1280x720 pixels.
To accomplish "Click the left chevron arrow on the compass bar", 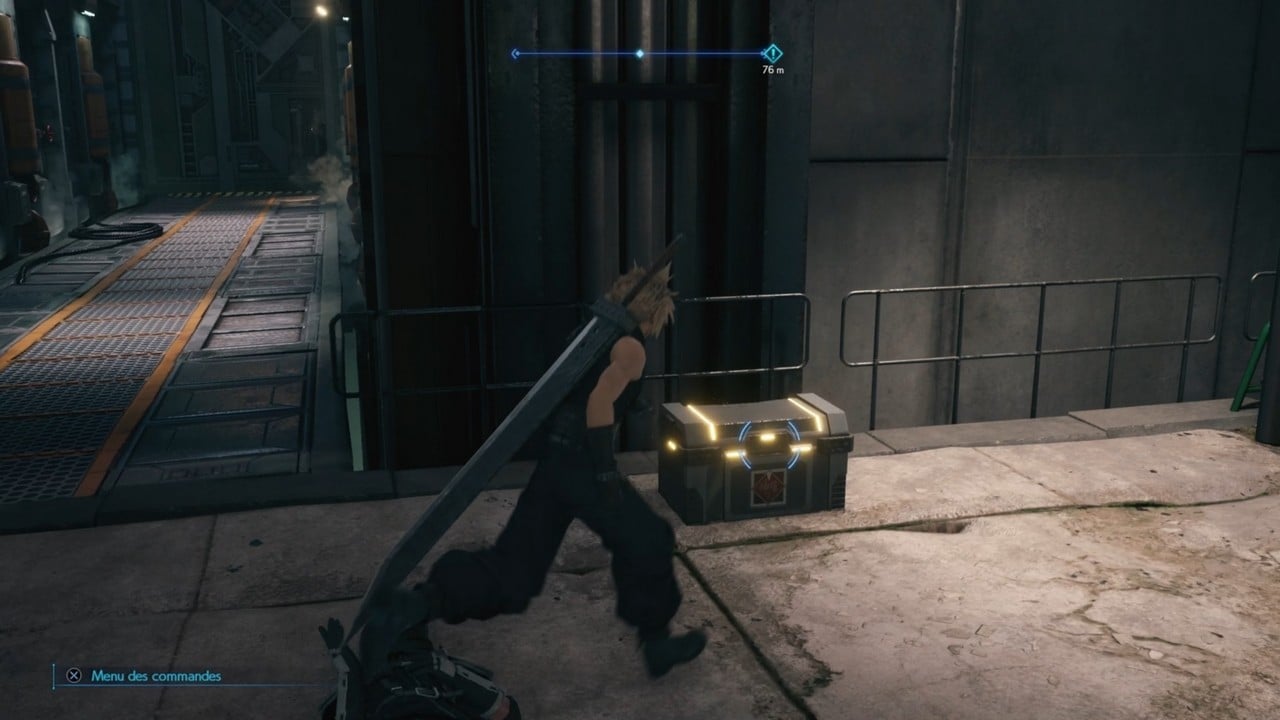I will 515,52.
